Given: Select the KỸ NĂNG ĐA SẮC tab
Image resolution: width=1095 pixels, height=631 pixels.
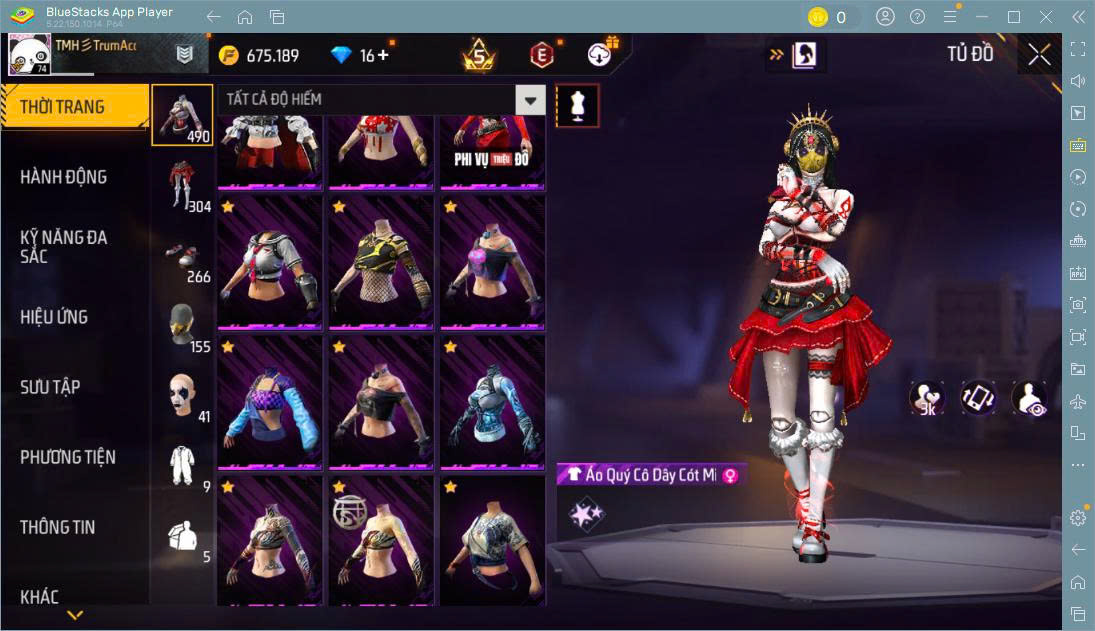Looking at the screenshot, I should (x=64, y=246).
